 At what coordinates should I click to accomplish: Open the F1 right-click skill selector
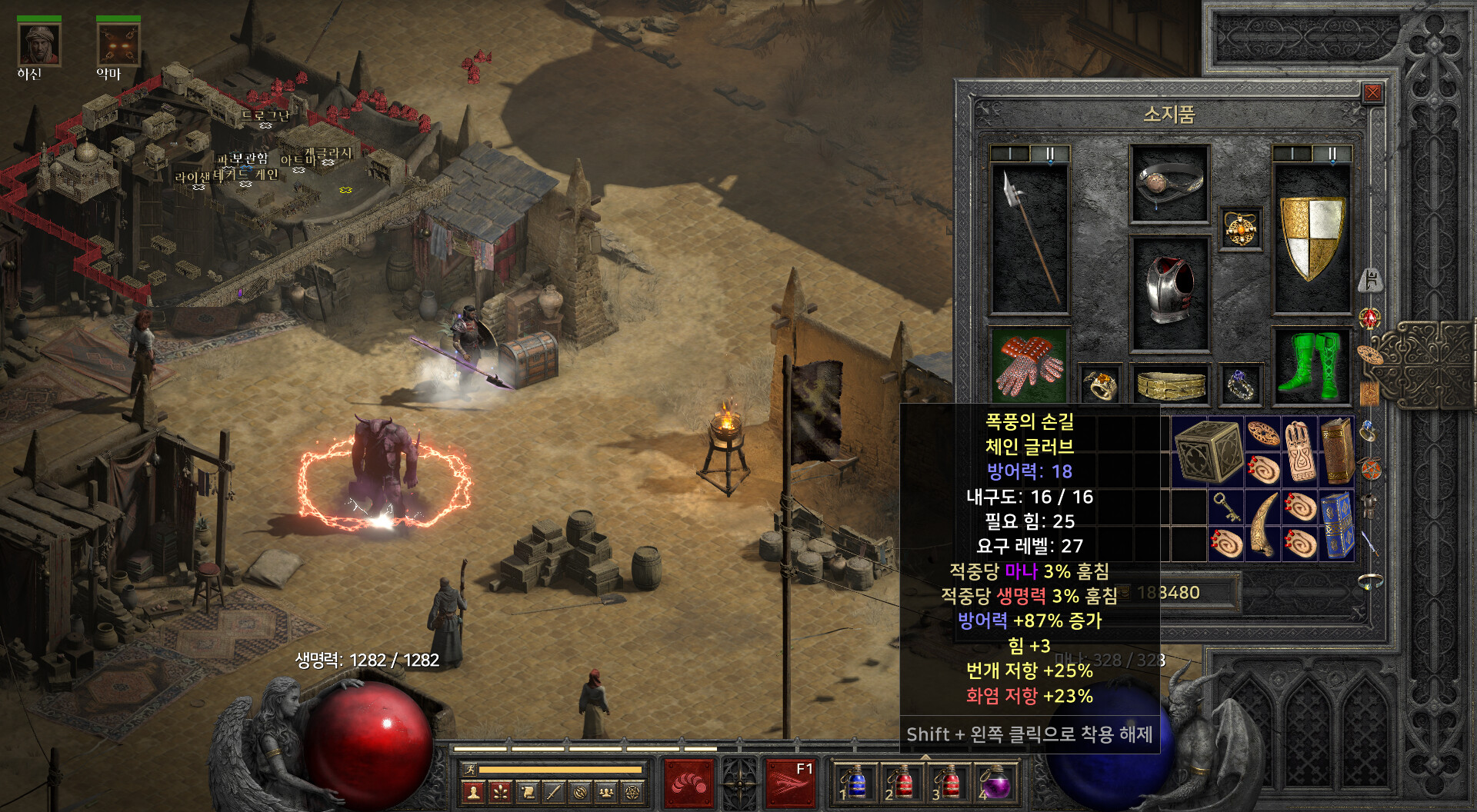coord(791,784)
